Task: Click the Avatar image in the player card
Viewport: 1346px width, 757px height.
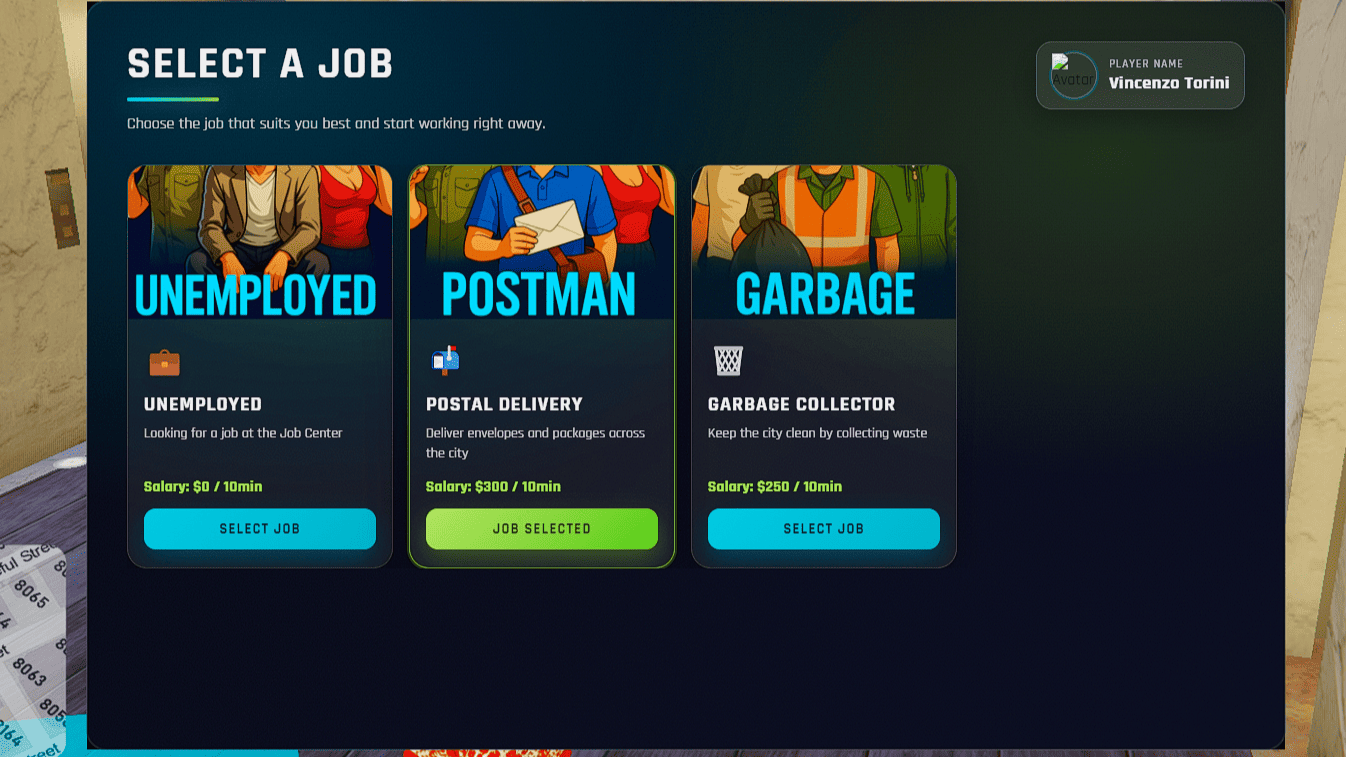Action: pos(1072,75)
